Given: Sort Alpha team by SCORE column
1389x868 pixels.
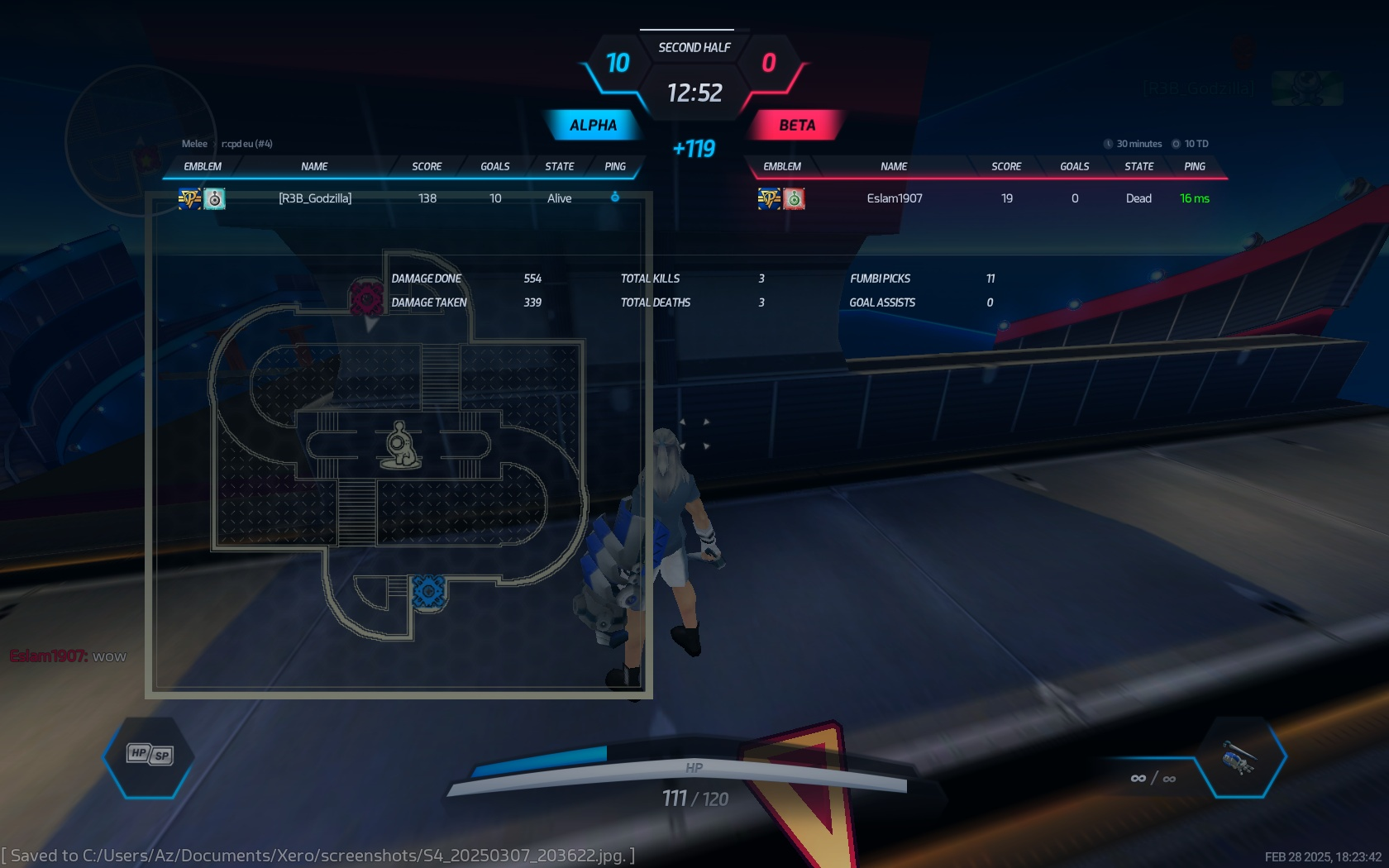Looking at the screenshot, I should point(427,166).
